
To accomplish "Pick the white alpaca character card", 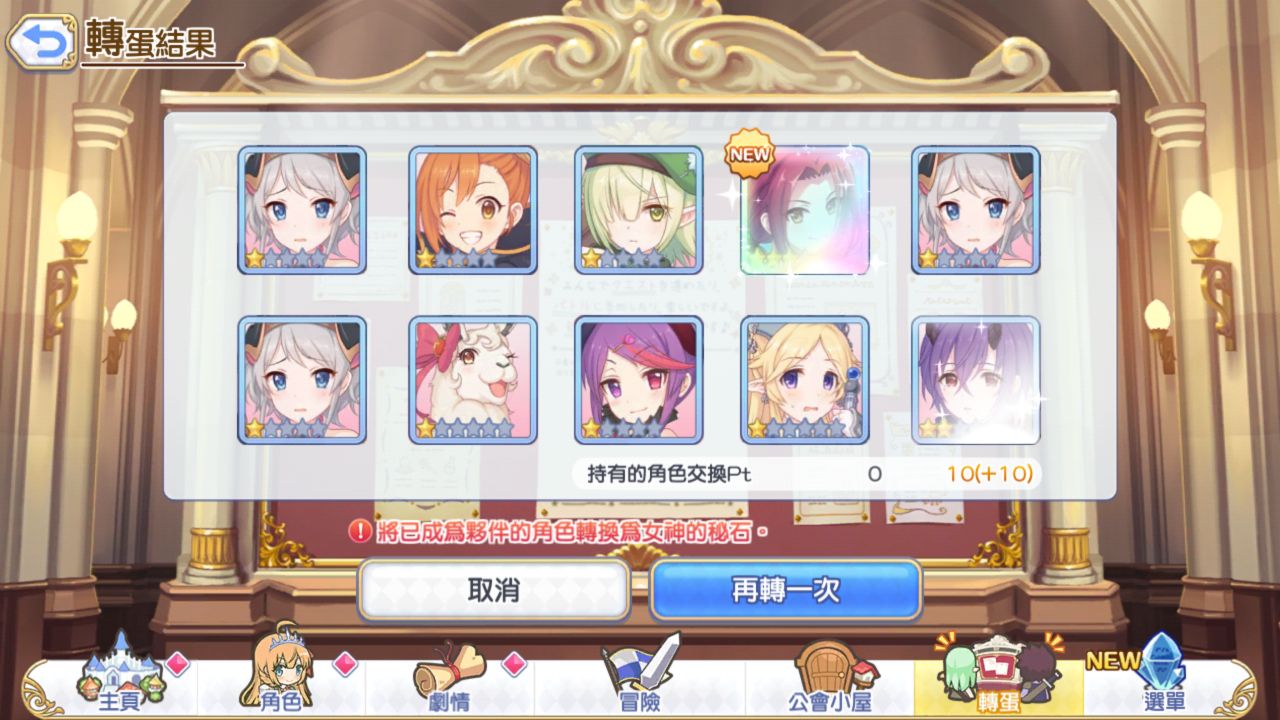I will click(473, 380).
